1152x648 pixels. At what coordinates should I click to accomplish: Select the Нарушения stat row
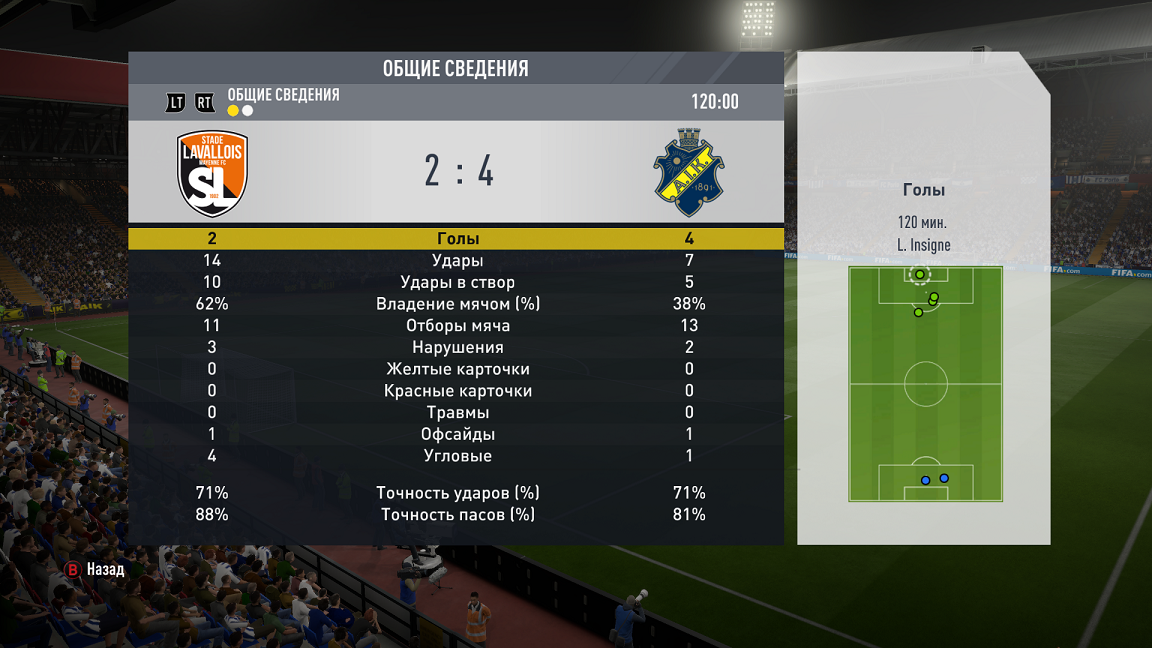[457, 348]
